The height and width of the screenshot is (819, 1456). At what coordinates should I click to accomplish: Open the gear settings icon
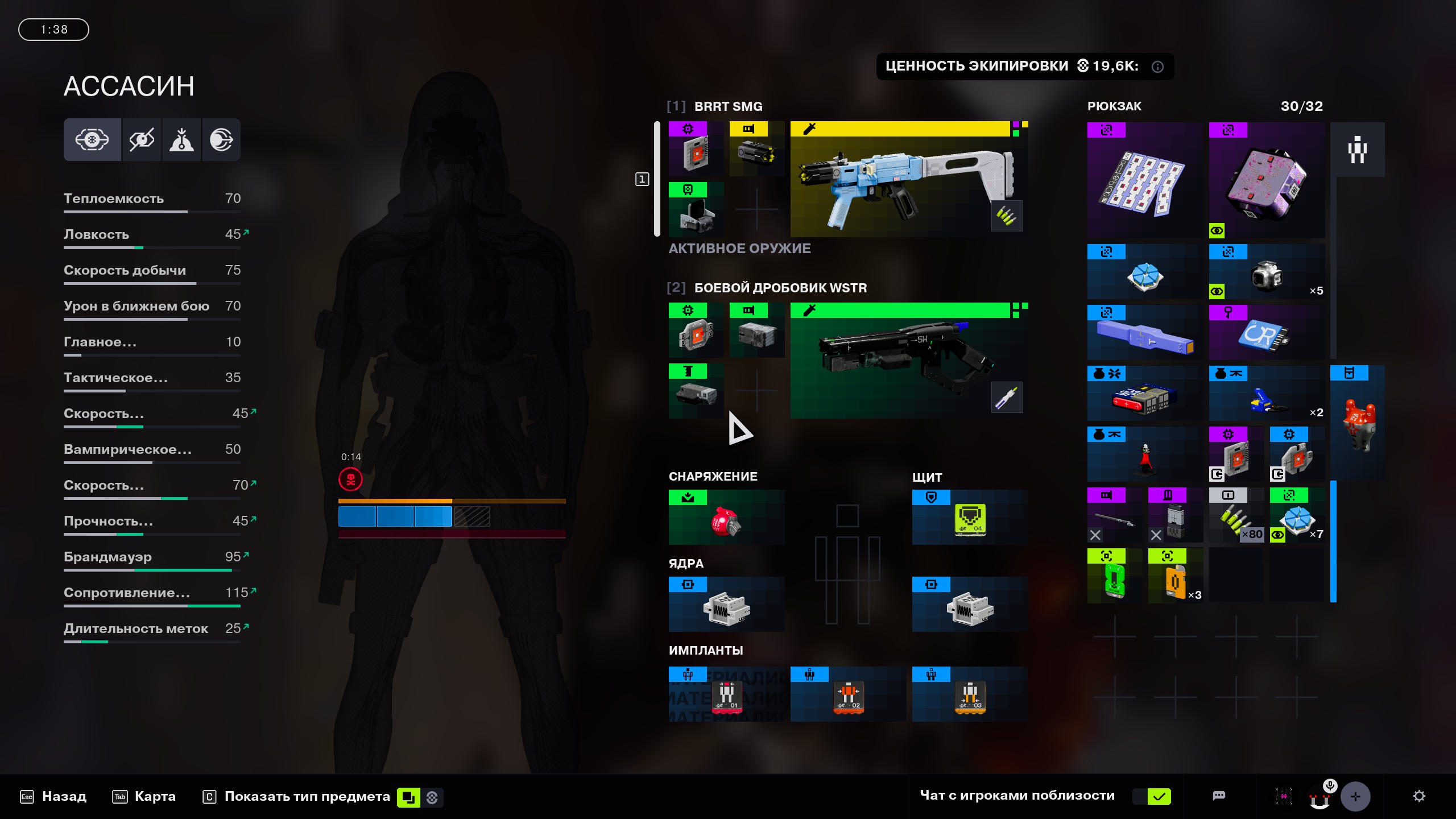1419,796
